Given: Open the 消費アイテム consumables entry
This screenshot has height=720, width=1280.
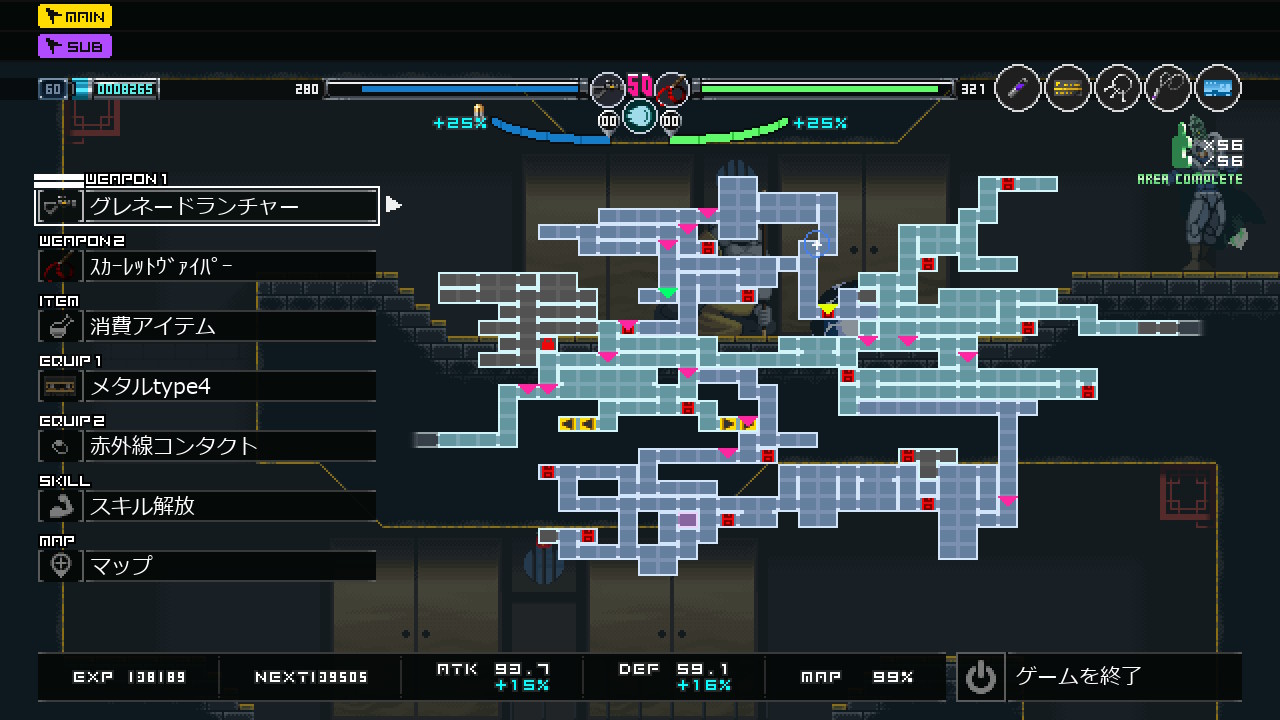Looking at the screenshot, I should (207, 326).
